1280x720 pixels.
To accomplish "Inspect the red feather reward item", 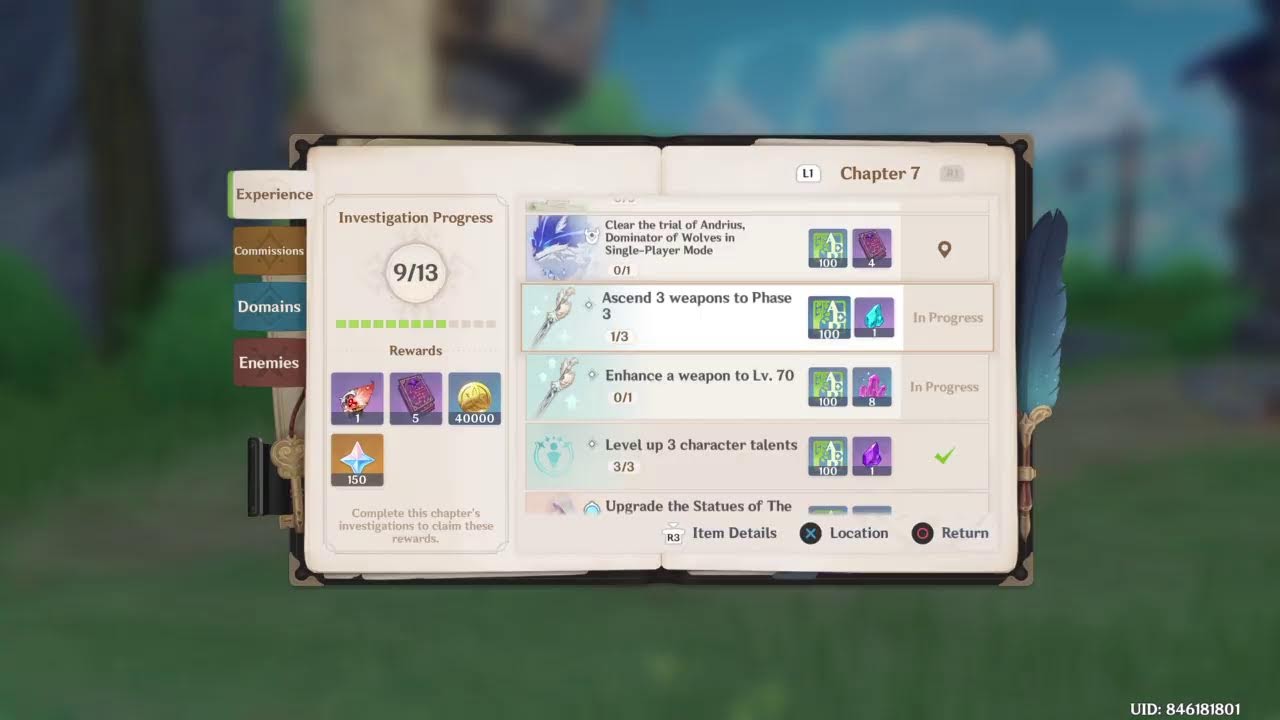I will [357, 398].
